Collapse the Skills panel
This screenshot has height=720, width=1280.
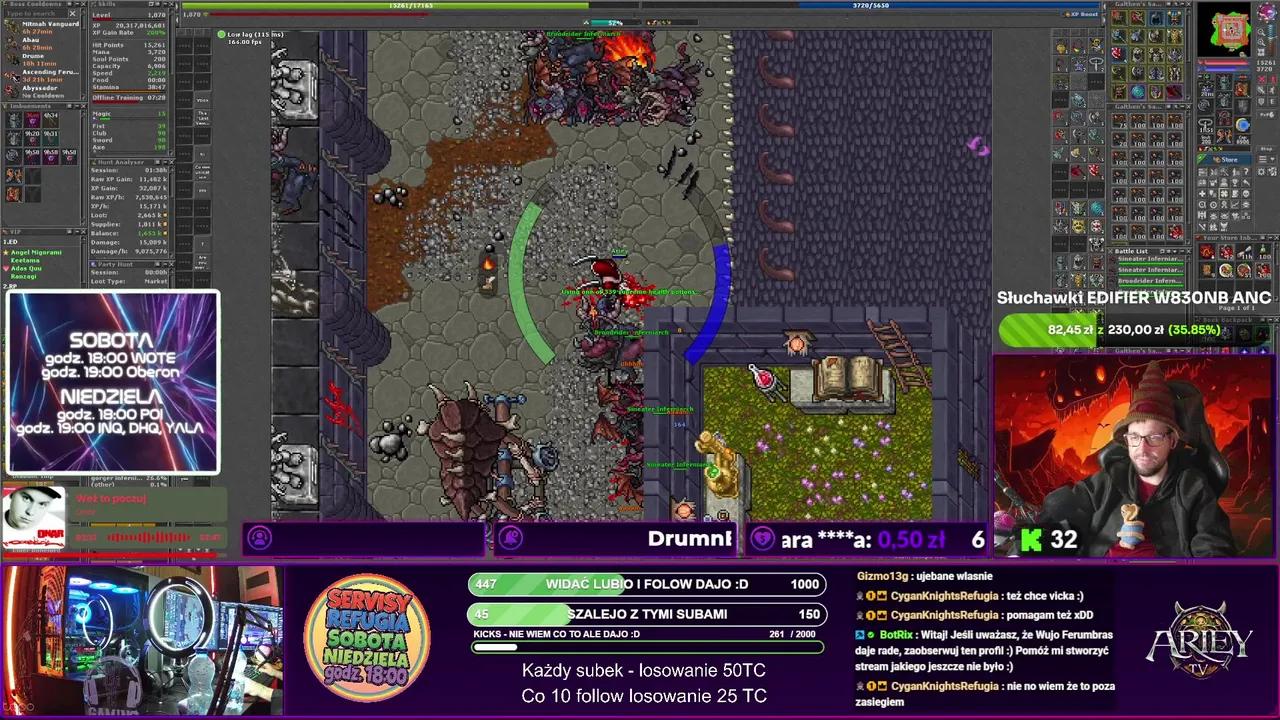coord(165,4)
